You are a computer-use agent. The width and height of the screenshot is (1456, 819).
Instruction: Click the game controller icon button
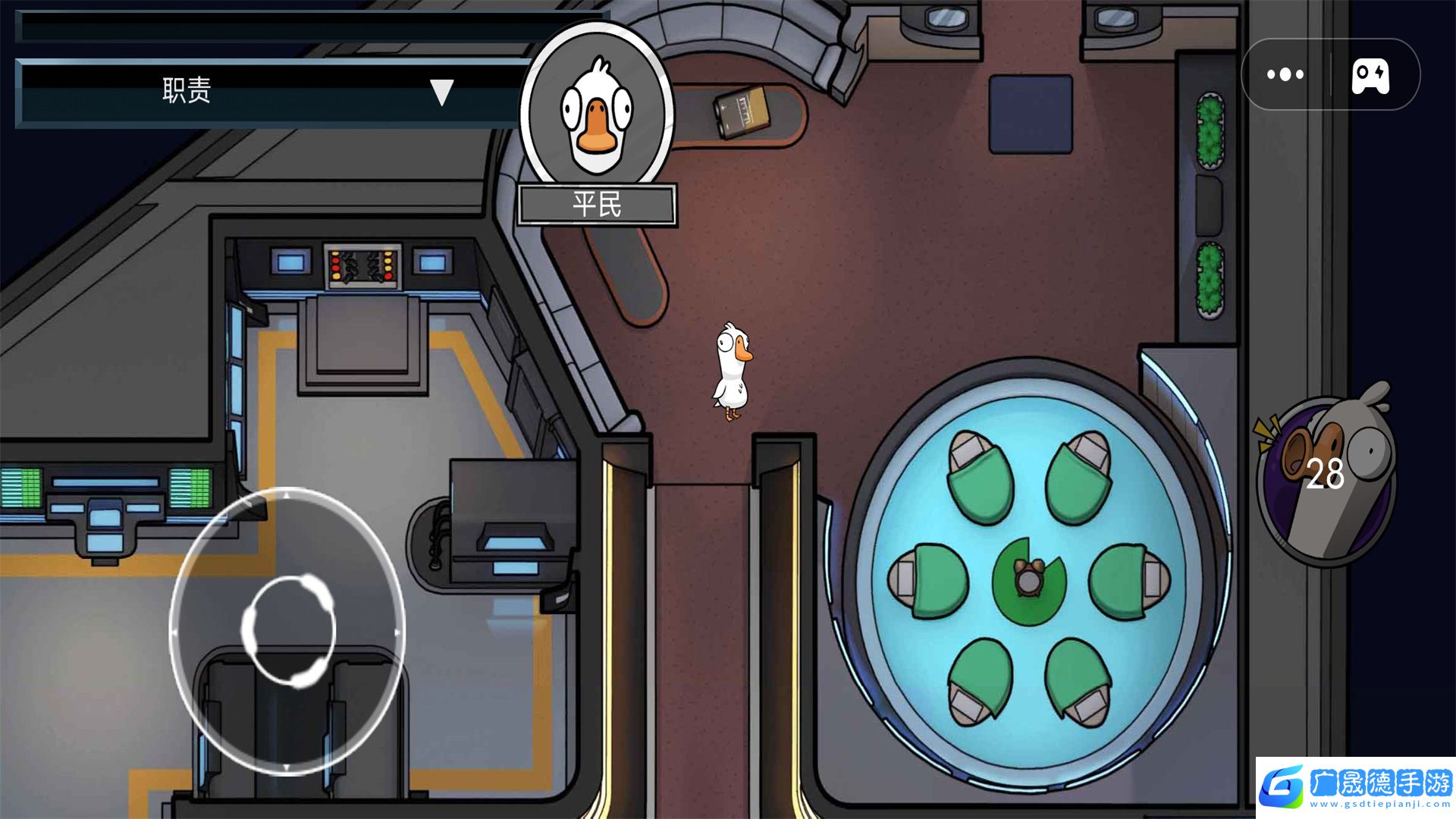pos(1370,75)
